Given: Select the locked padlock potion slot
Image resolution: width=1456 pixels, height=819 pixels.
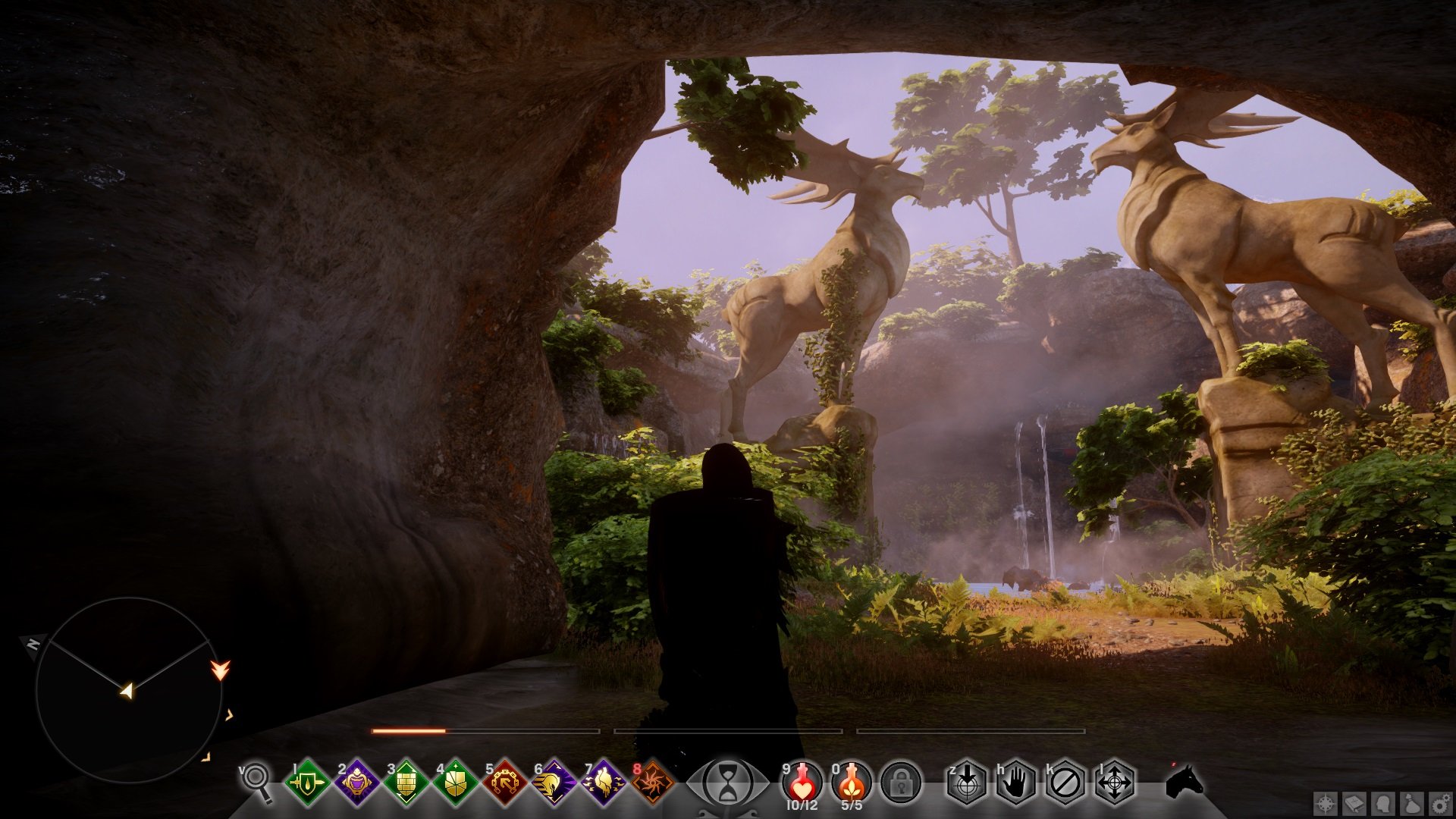Looking at the screenshot, I should pyautogui.click(x=901, y=783).
